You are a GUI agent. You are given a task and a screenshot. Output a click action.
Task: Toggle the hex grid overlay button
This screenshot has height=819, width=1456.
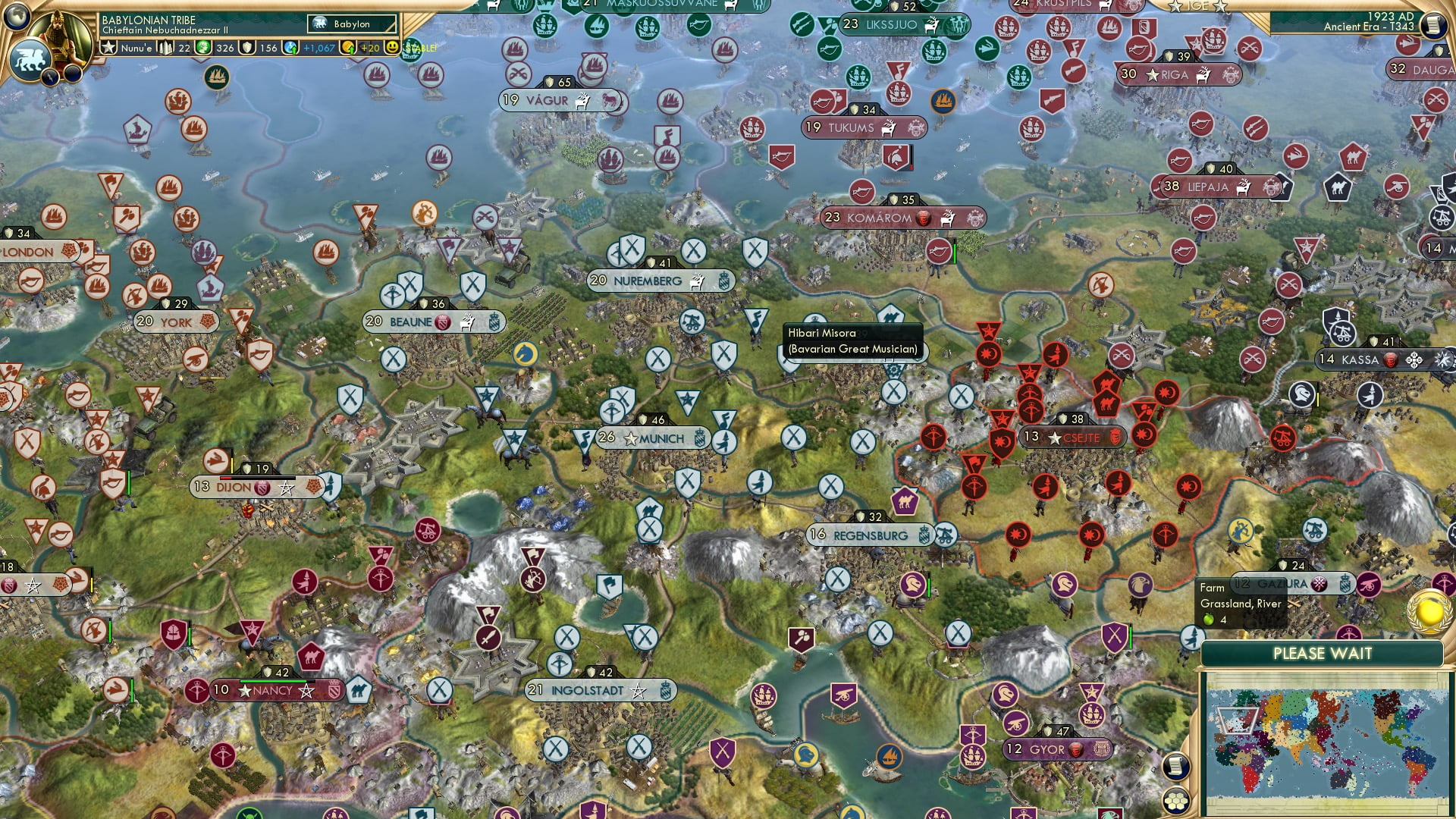1175,802
